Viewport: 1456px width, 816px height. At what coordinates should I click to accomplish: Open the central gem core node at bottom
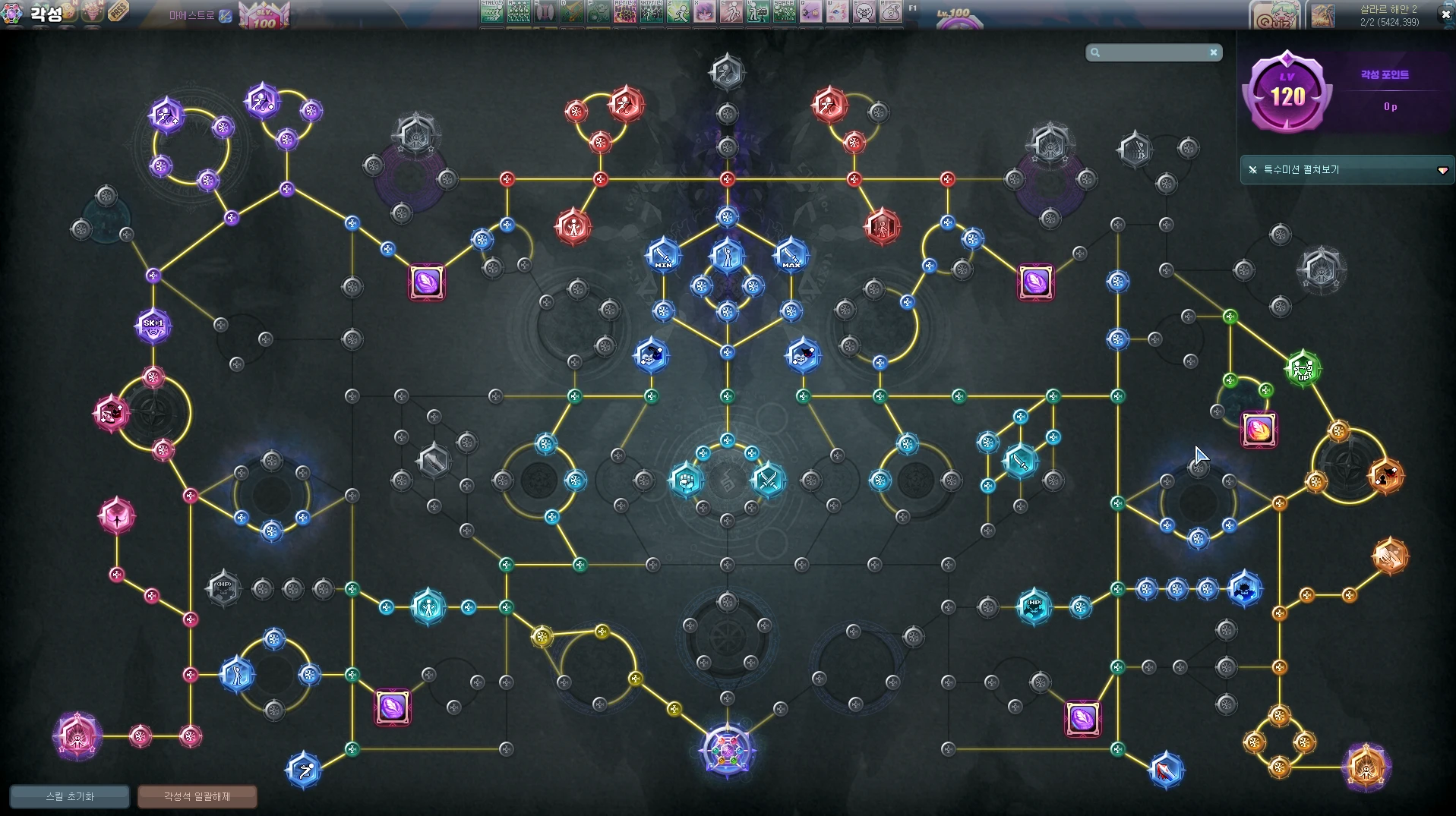click(727, 751)
